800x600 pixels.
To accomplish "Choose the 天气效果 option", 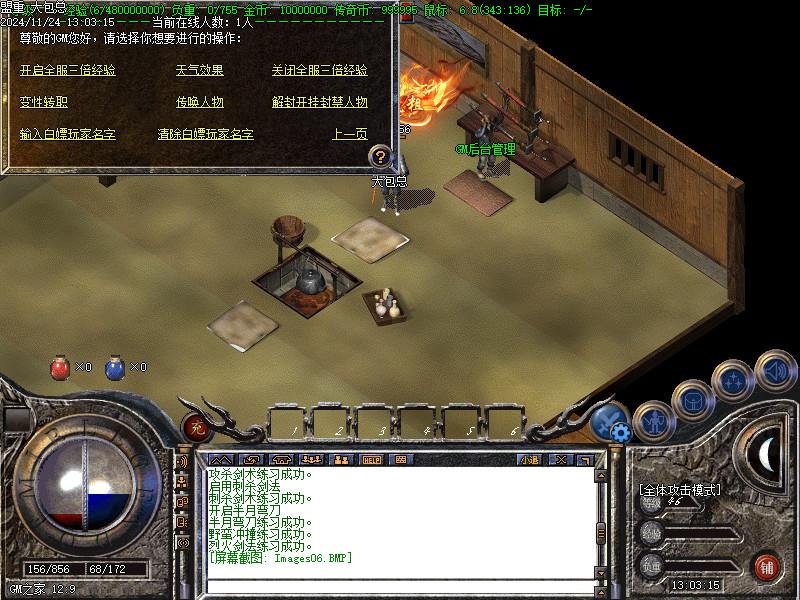I will [x=199, y=71].
